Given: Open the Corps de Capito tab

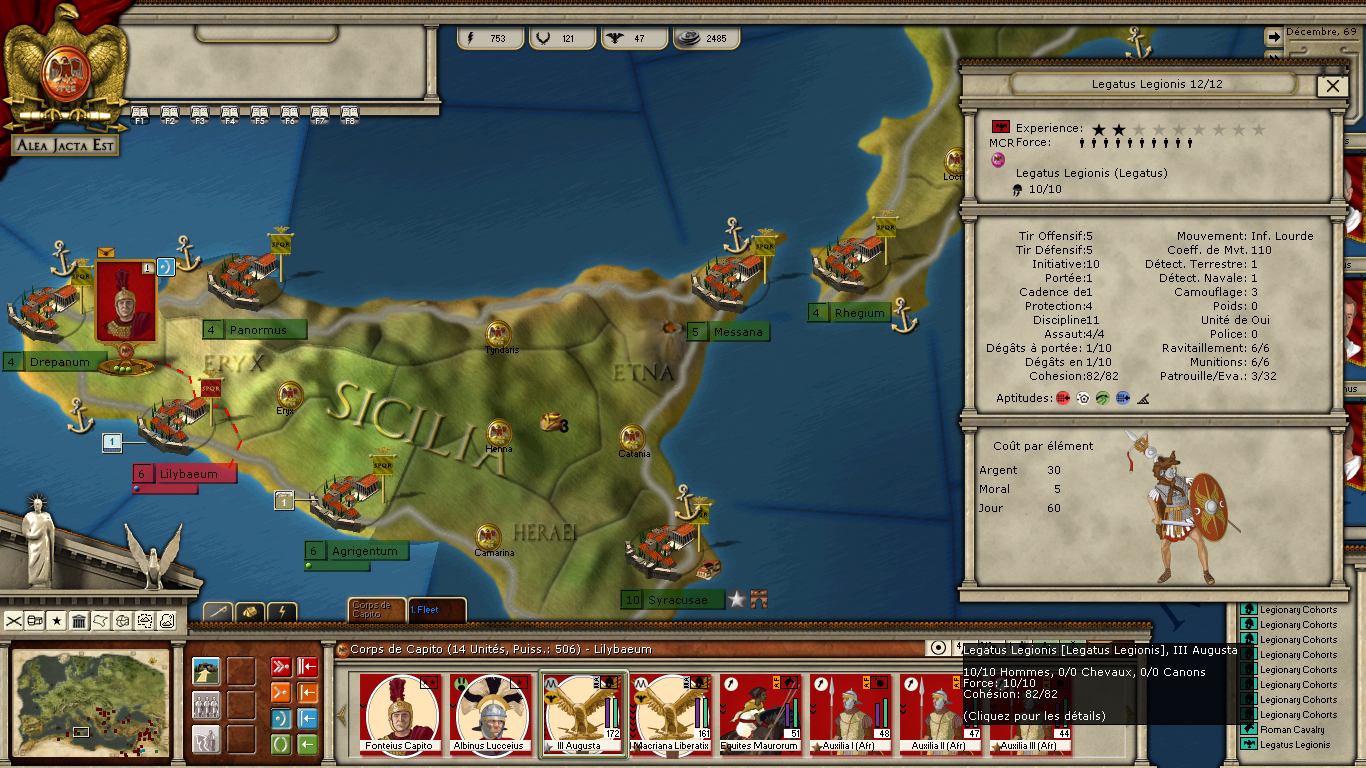Looking at the screenshot, I should 377,610.
